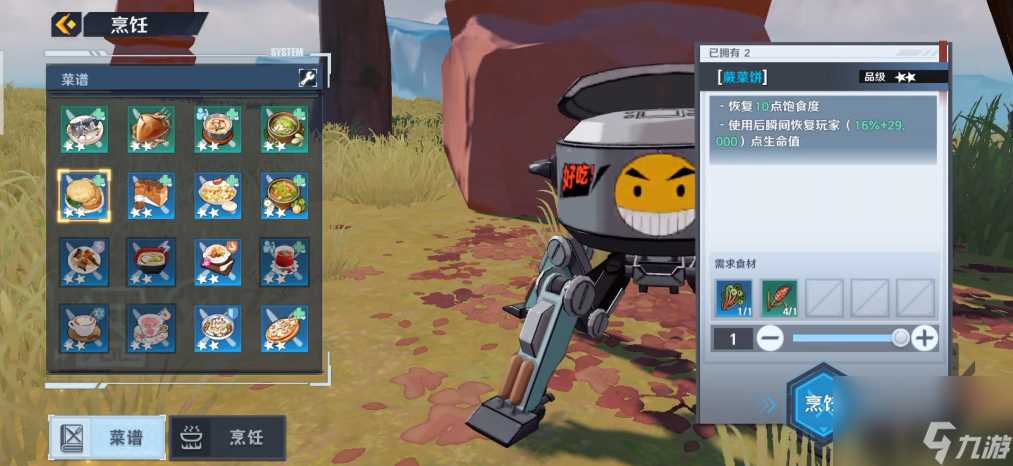The height and width of the screenshot is (466, 1013).
Task: Choose the latte coffee cup recipe
Action: click(84, 327)
